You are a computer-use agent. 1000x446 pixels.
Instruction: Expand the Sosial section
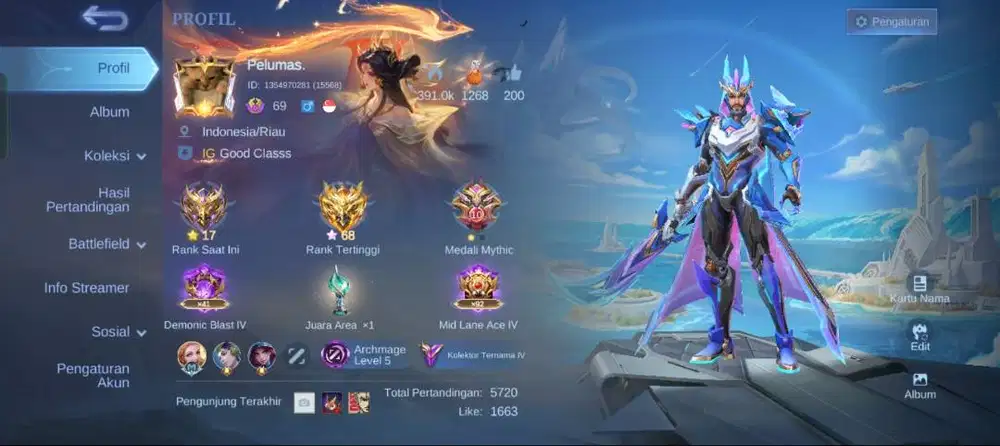coord(118,332)
